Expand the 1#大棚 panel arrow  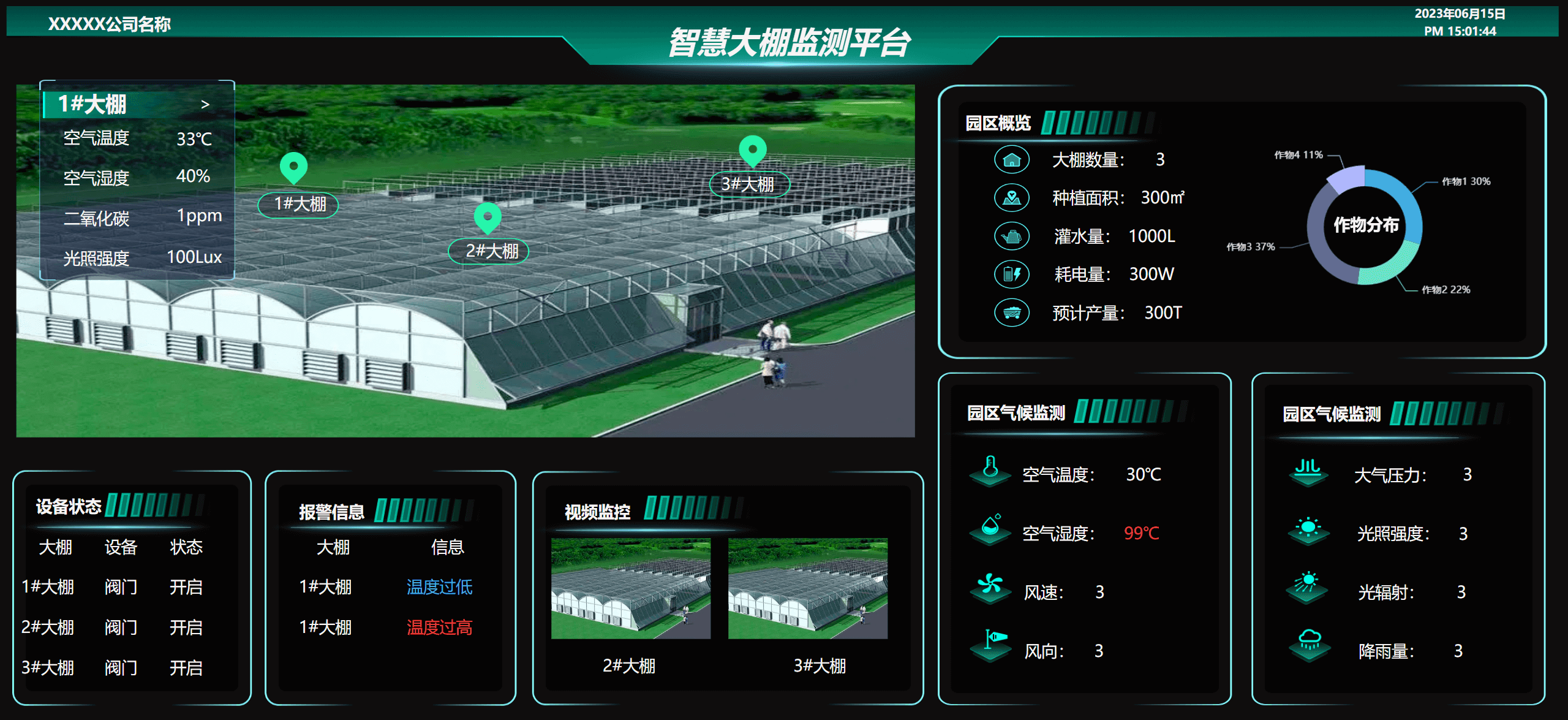point(205,105)
